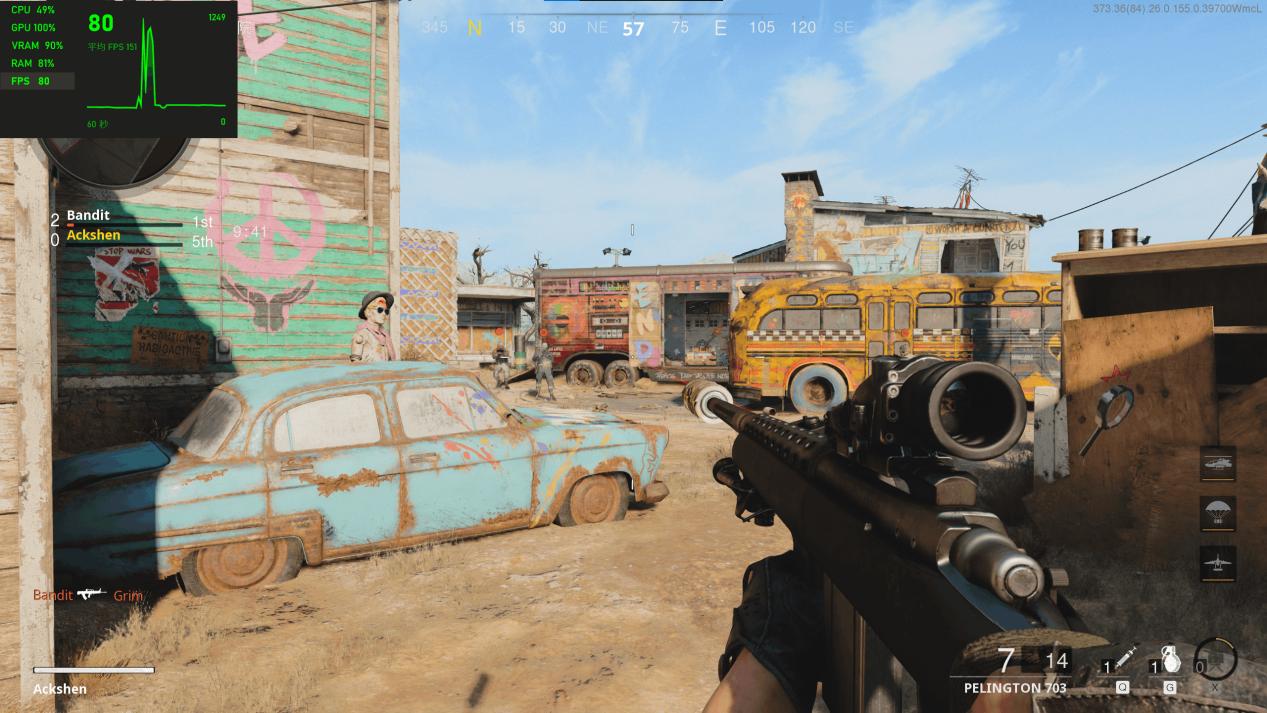This screenshot has height=713, width=1267.
Task: Click the Pelington 703 weapon name
Action: point(1015,688)
